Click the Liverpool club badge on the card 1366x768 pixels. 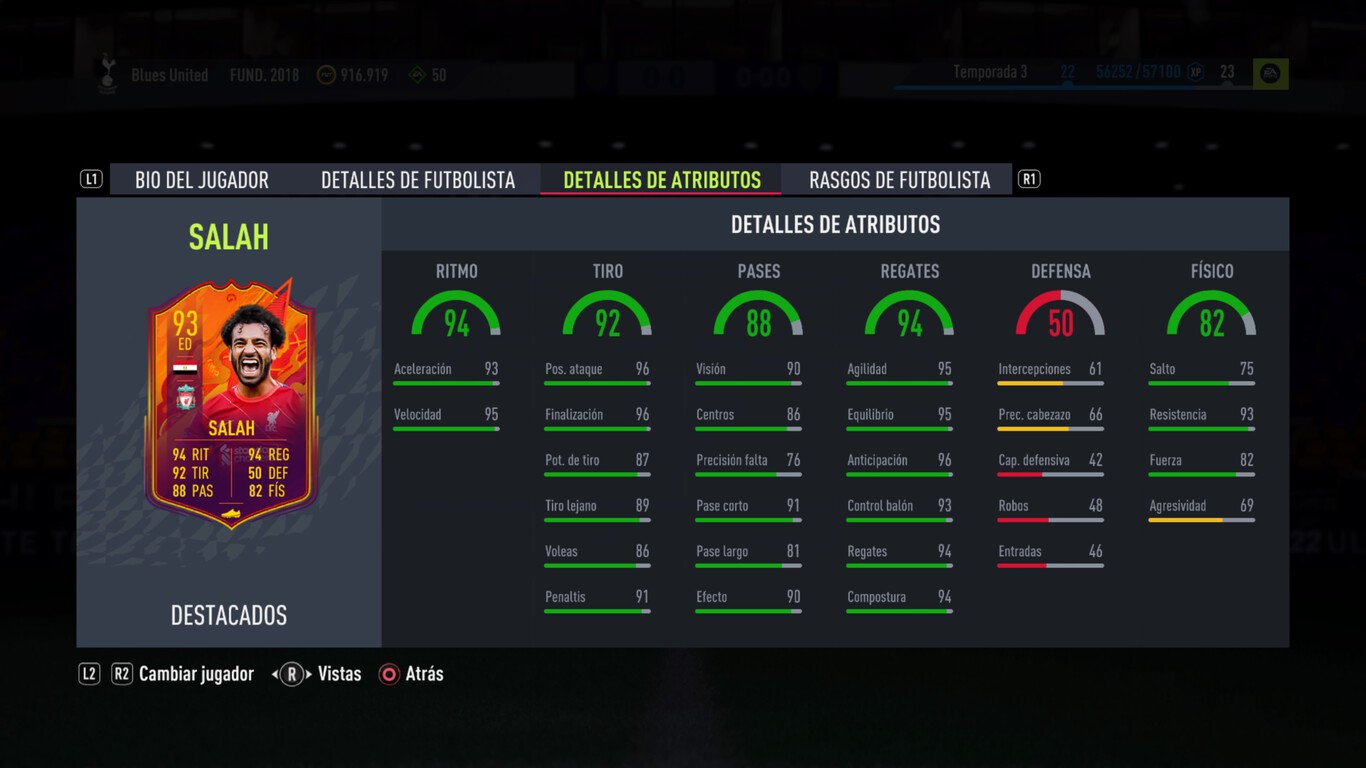click(185, 397)
